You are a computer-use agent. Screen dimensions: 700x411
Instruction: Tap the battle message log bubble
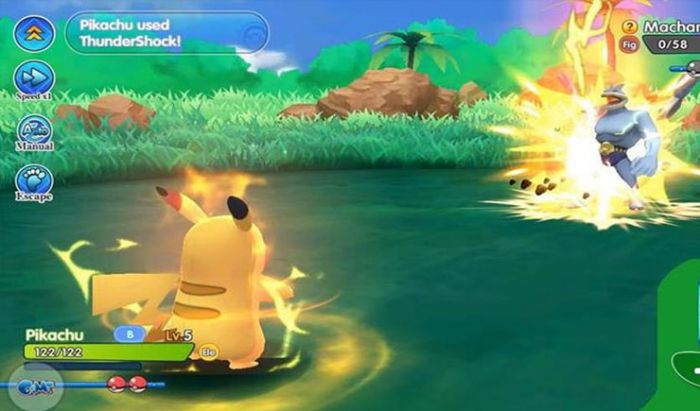coord(167,32)
